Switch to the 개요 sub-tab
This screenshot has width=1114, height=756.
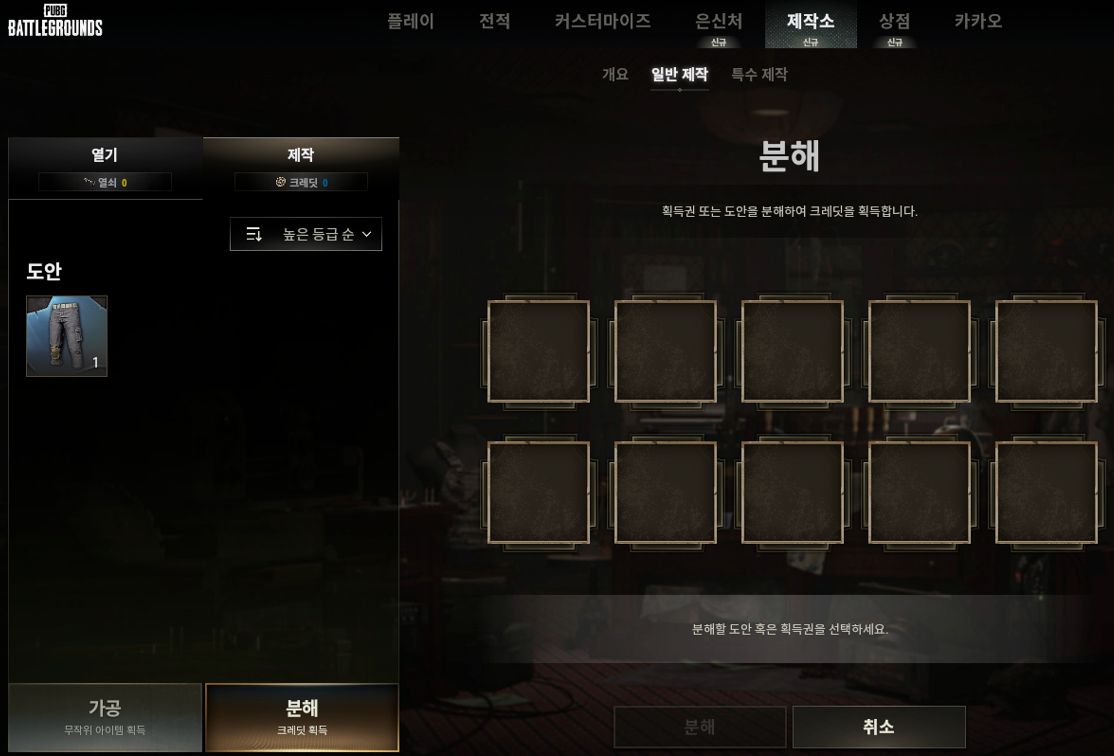pyautogui.click(x=615, y=74)
